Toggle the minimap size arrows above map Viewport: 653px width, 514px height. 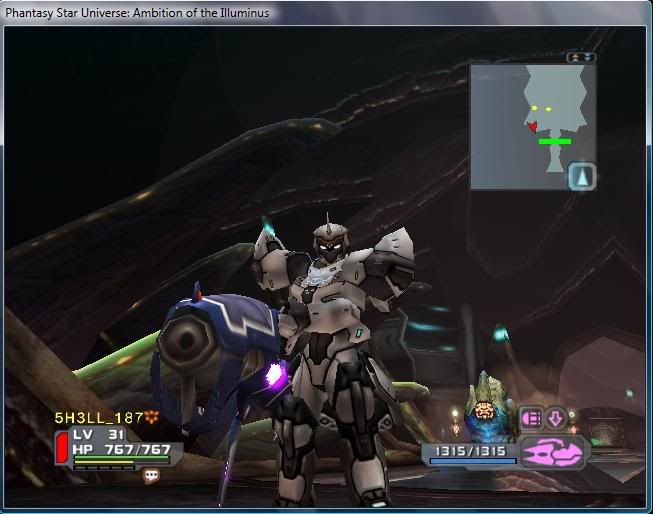click(581, 57)
